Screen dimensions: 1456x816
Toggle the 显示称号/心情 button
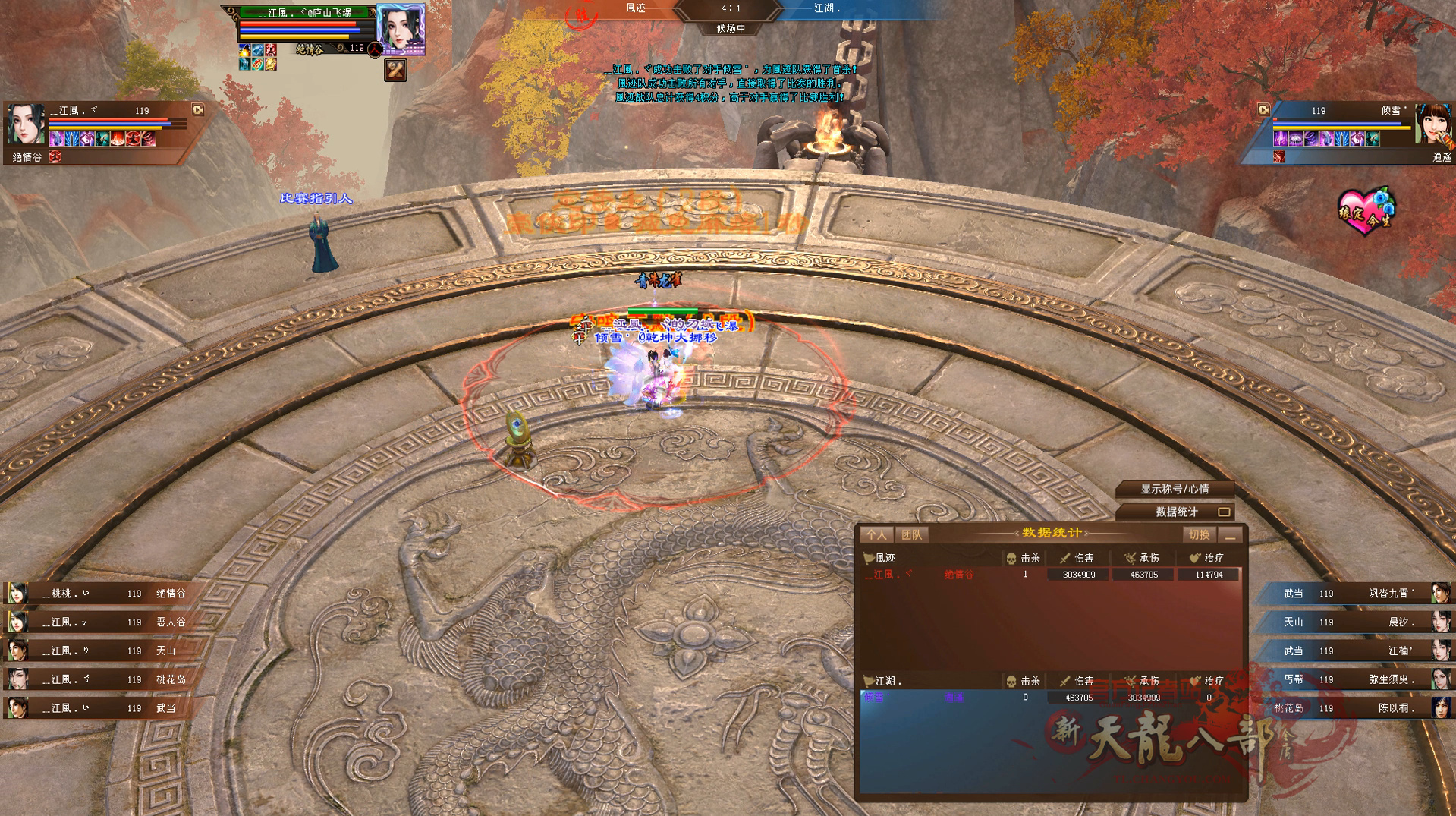(1175, 489)
